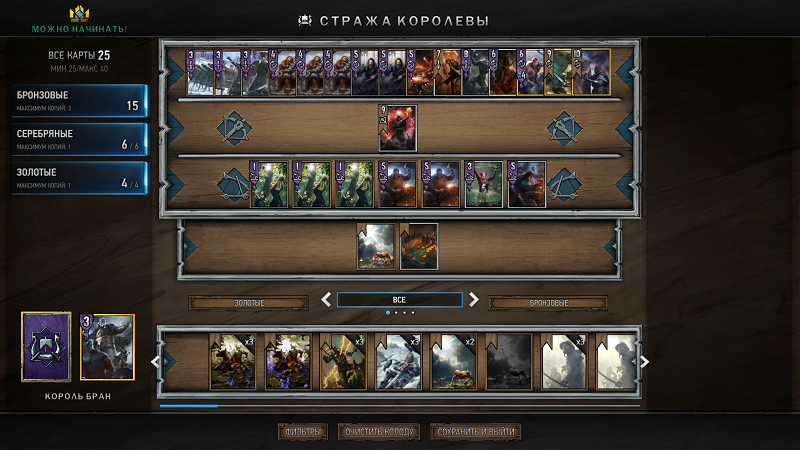Select the Серебряные deck category panel
The height and width of the screenshot is (450, 800).
80,138
